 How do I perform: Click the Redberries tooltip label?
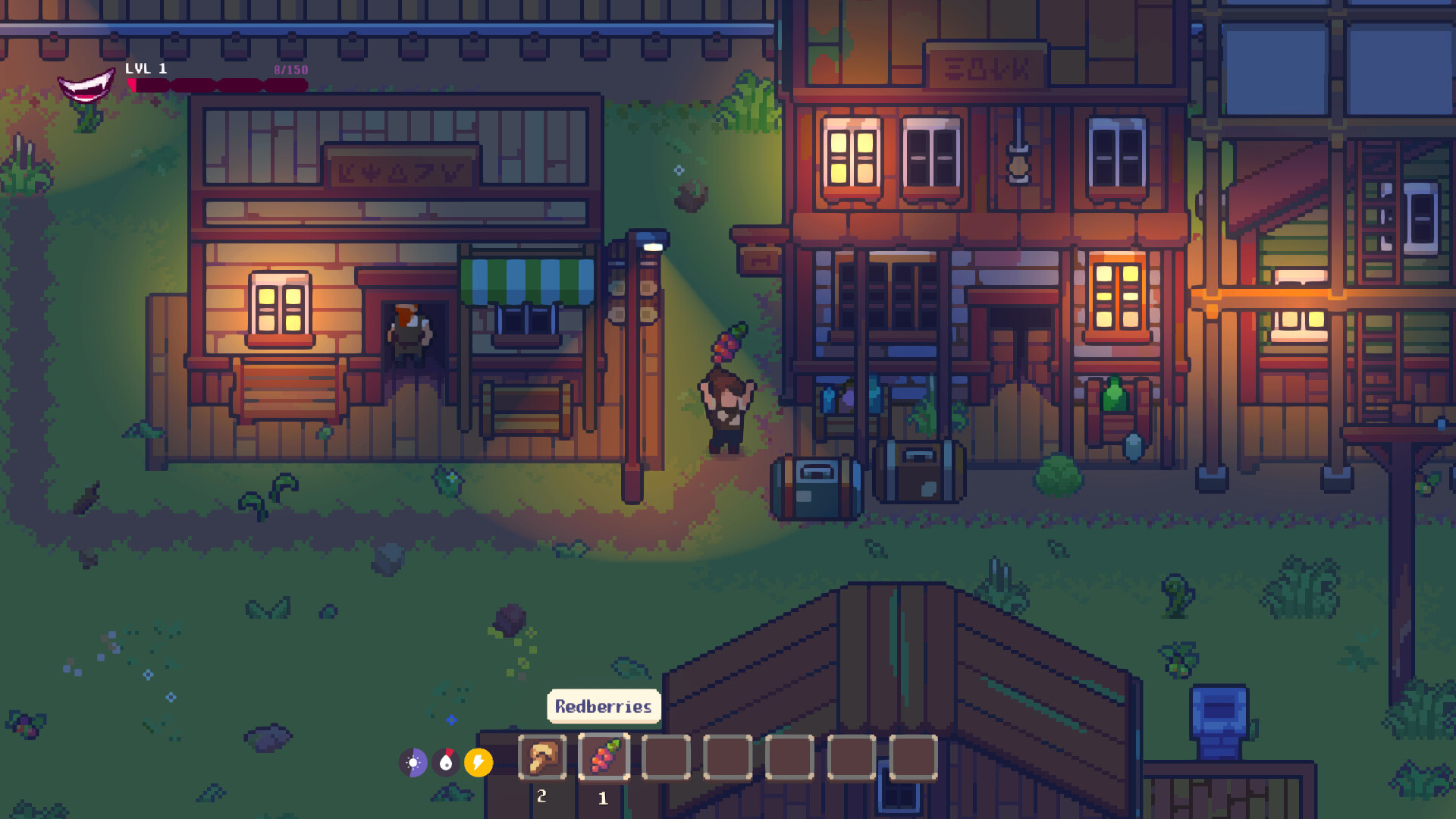coord(603,706)
